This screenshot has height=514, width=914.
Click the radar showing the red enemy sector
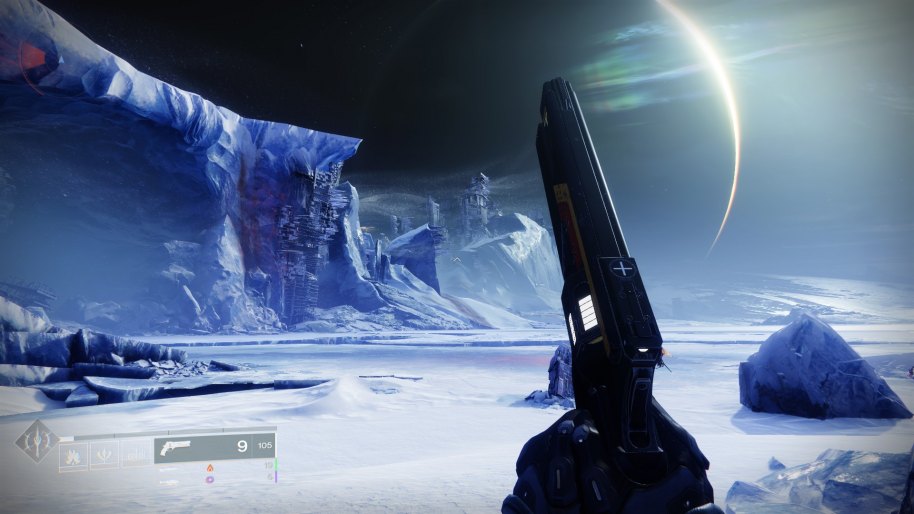pyautogui.click(x=28, y=55)
